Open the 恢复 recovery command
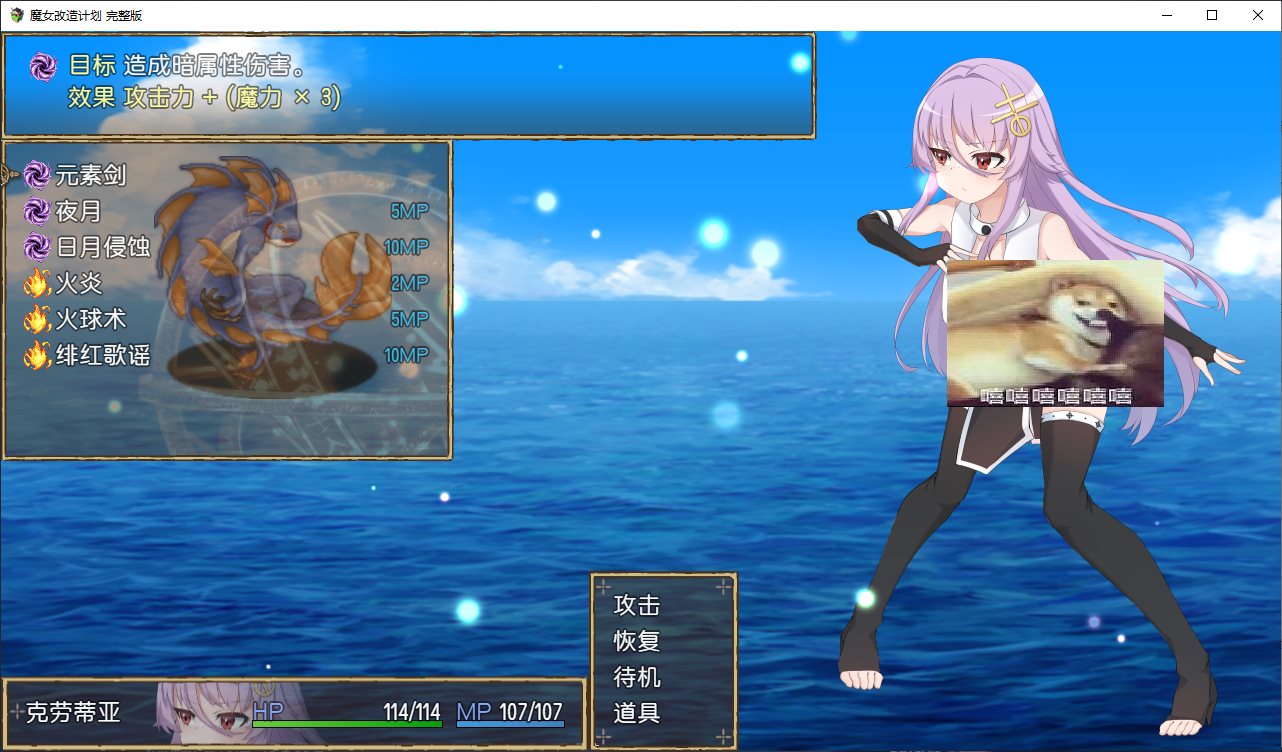Viewport: 1282px width, 752px height. click(637, 641)
